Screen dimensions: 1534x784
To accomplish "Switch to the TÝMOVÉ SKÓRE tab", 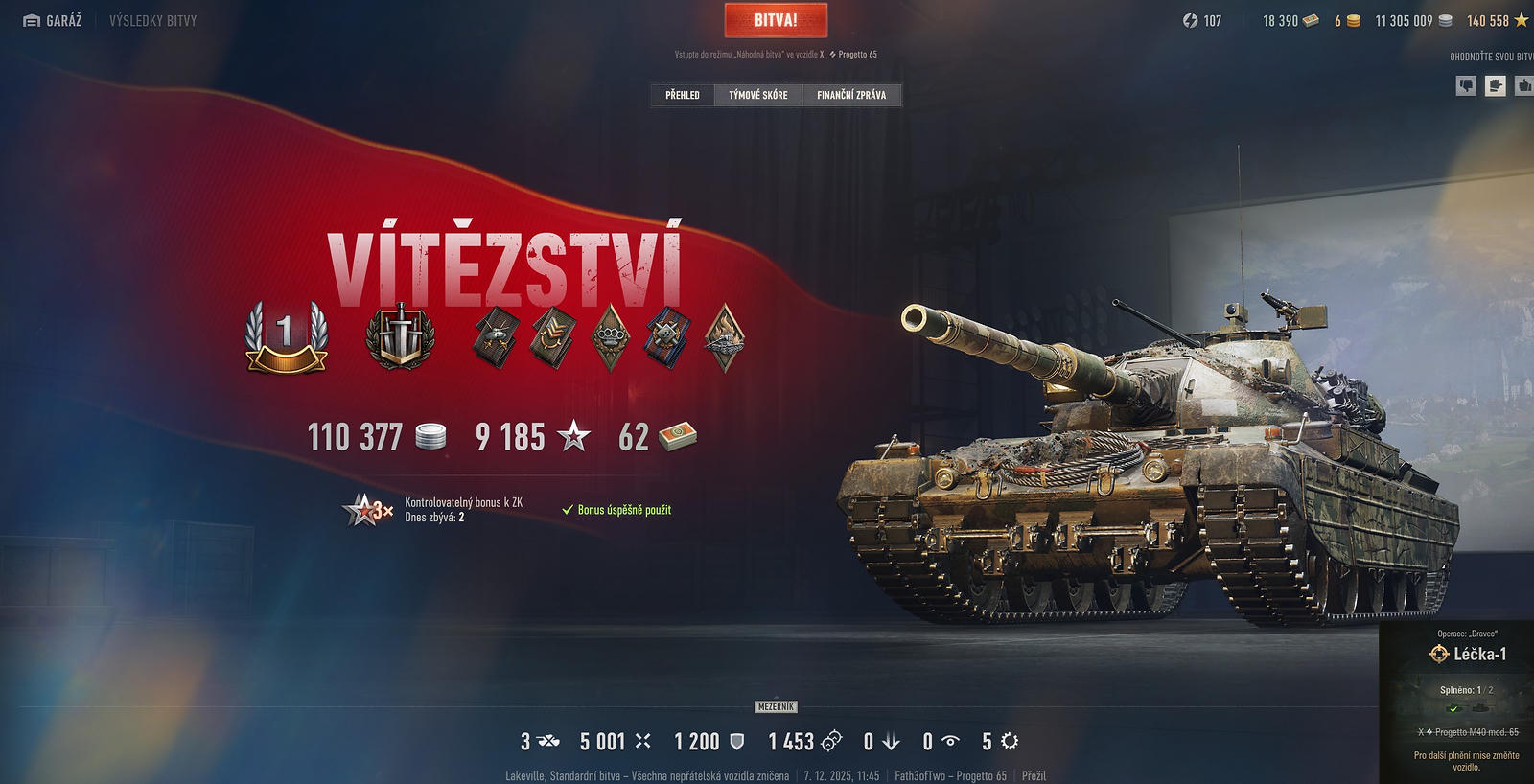I will click(x=757, y=95).
